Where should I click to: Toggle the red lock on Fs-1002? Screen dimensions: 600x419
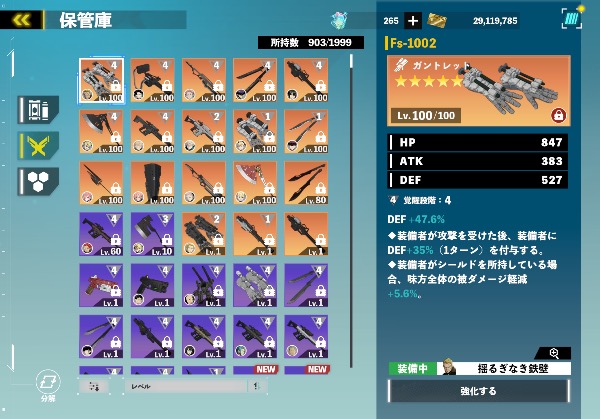pos(558,116)
